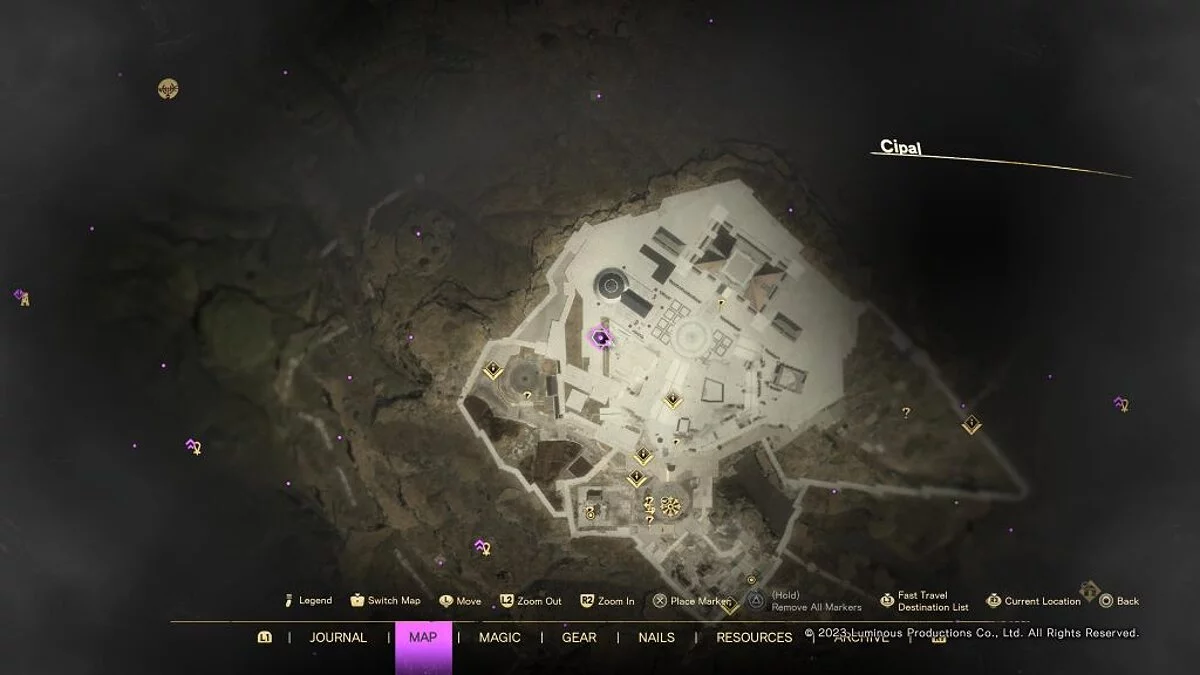The width and height of the screenshot is (1200, 675).
Task: Select the purple hexagon marker on the map
Action: click(600, 339)
